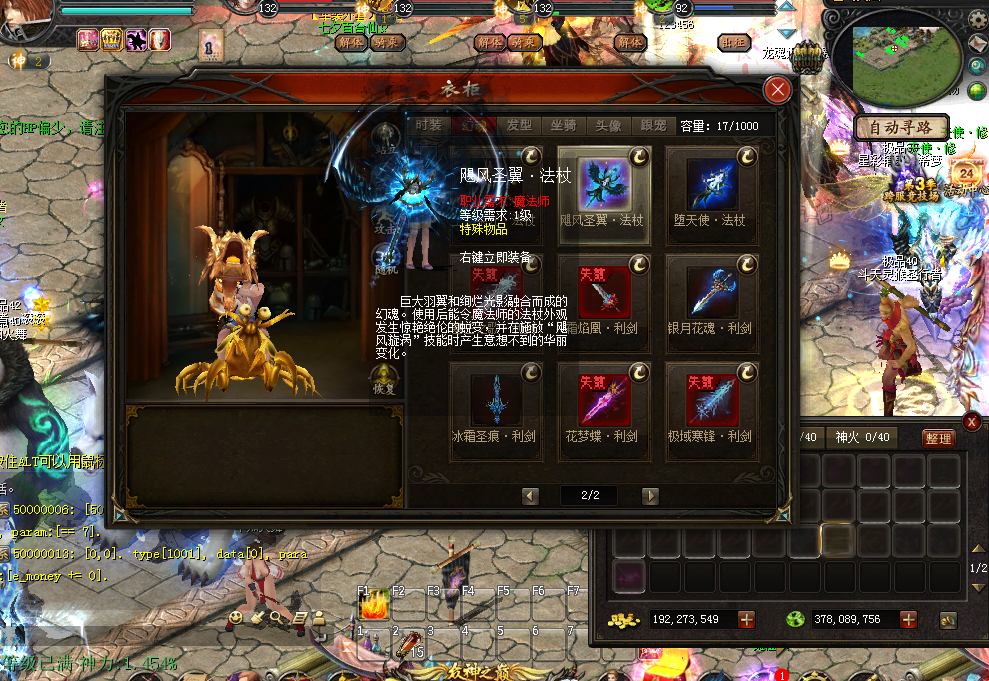Open the 头像 avatar tab
This screenshot has height=681, width=989.
(608, 126)
